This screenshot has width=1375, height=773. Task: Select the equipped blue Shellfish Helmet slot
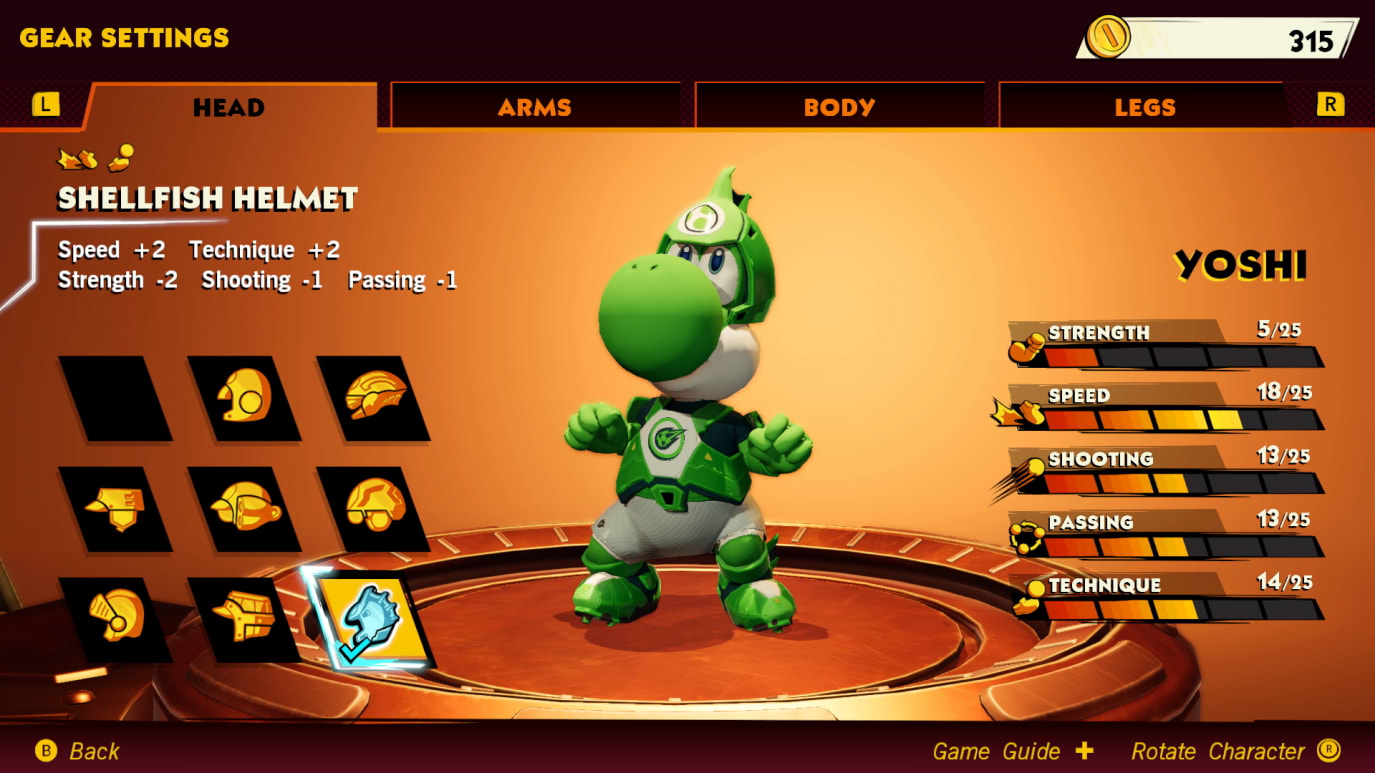coord(368,619)
